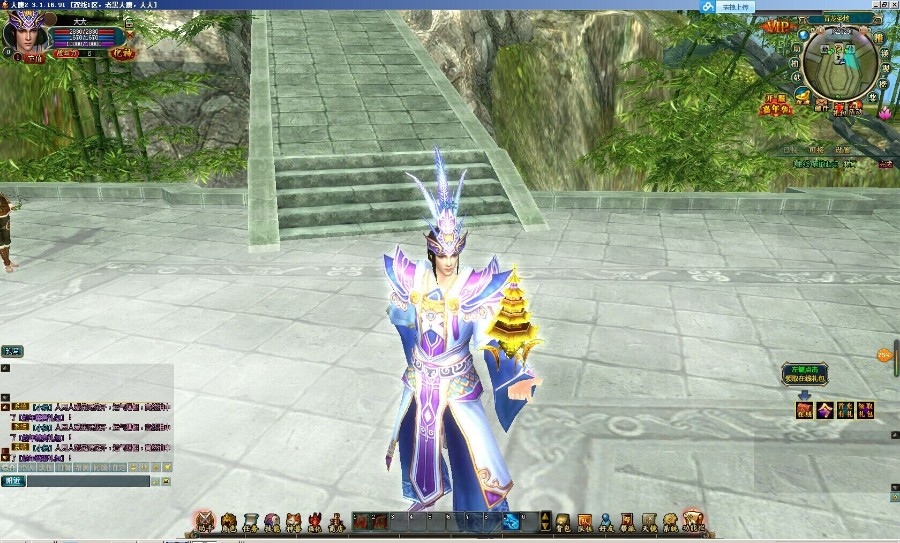Activate the blue skill in the hotbar
Viewport: 900px width, 543px height.
point(511,521)
